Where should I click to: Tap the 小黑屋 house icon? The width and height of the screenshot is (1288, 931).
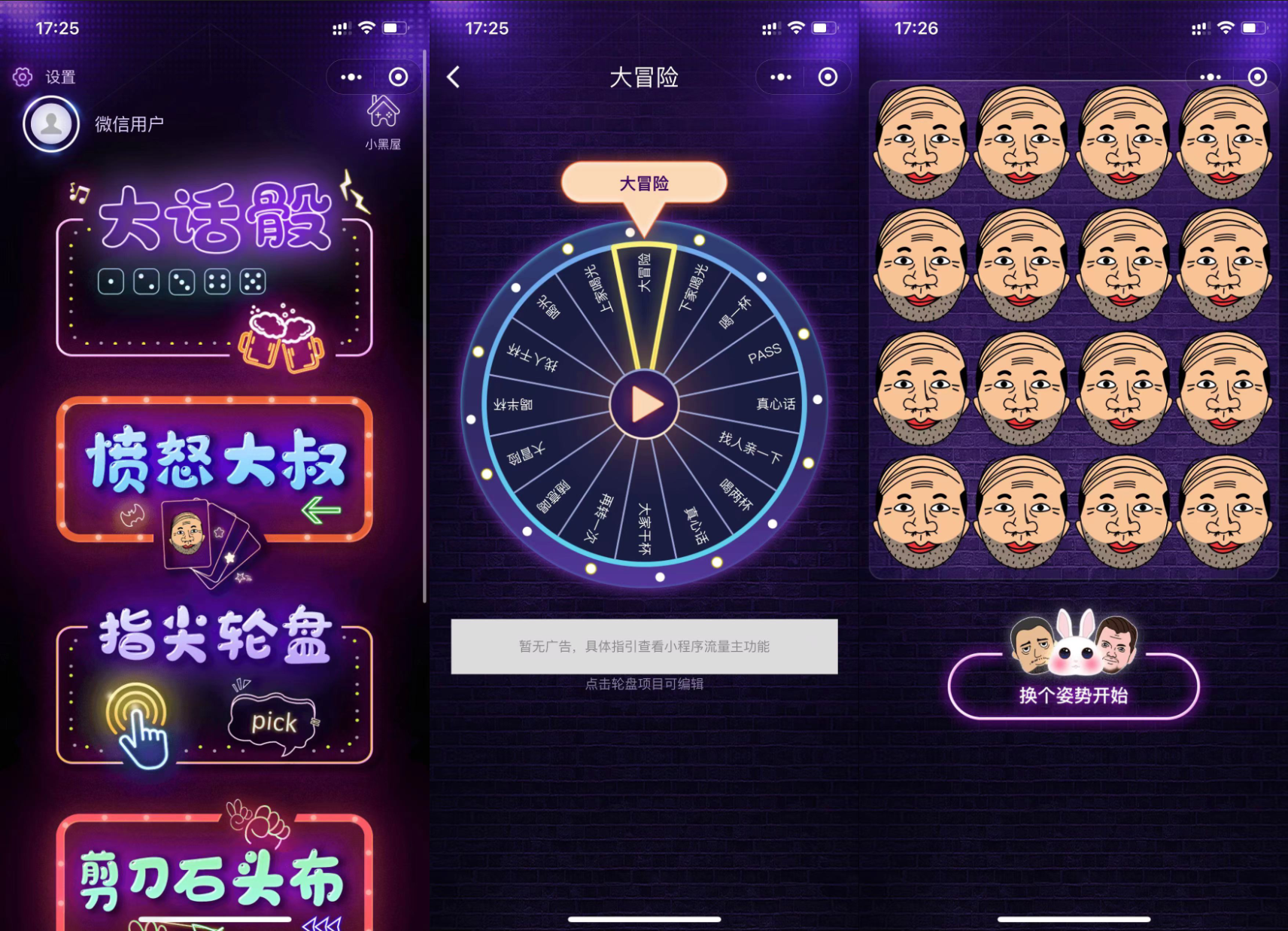click(382, 111)
